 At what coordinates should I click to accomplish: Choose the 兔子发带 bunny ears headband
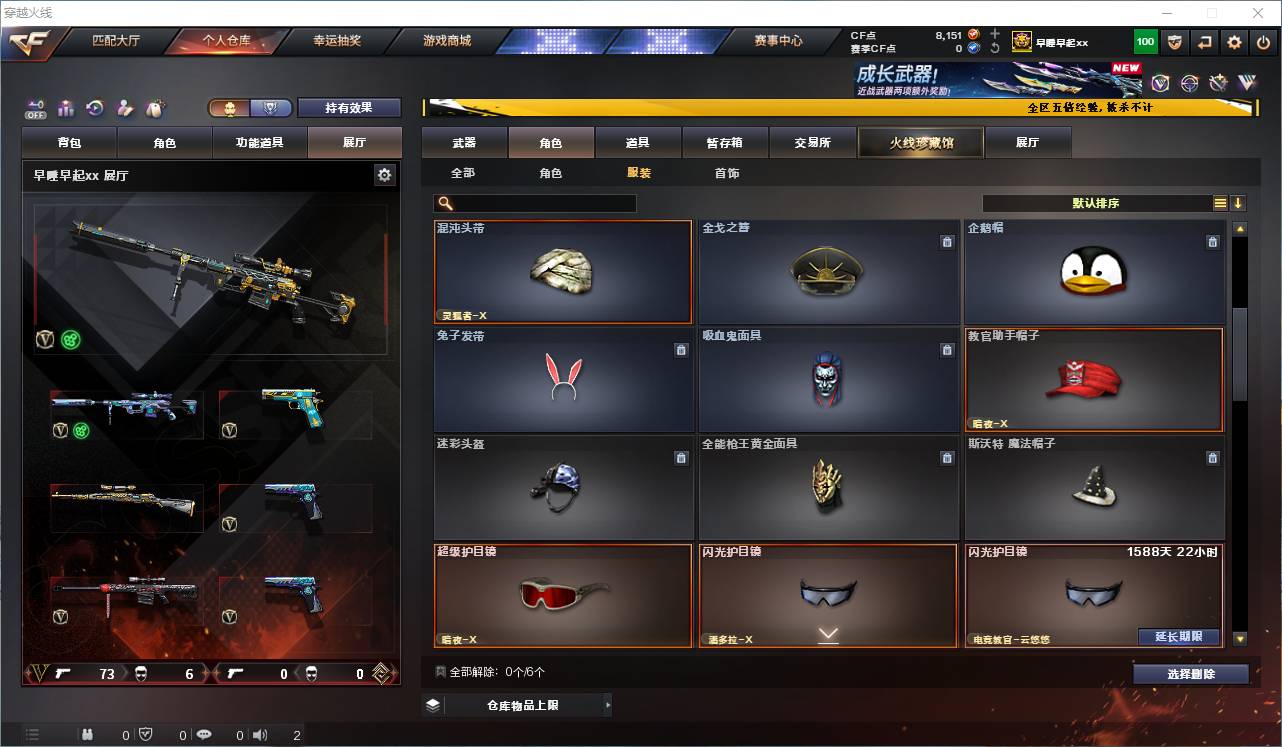coord(563,380)
